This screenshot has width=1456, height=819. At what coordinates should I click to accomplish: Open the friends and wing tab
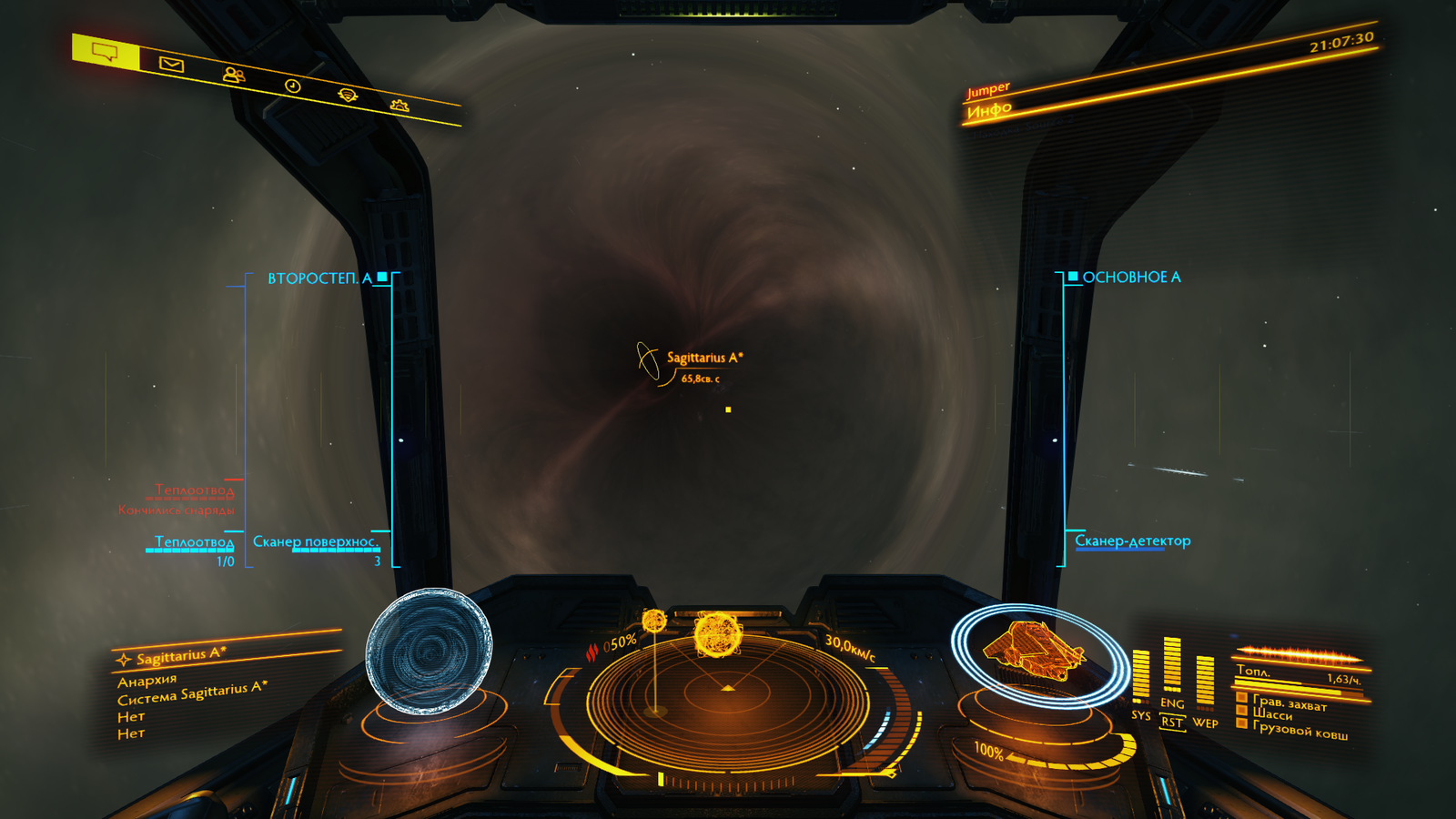pos(234,76)
